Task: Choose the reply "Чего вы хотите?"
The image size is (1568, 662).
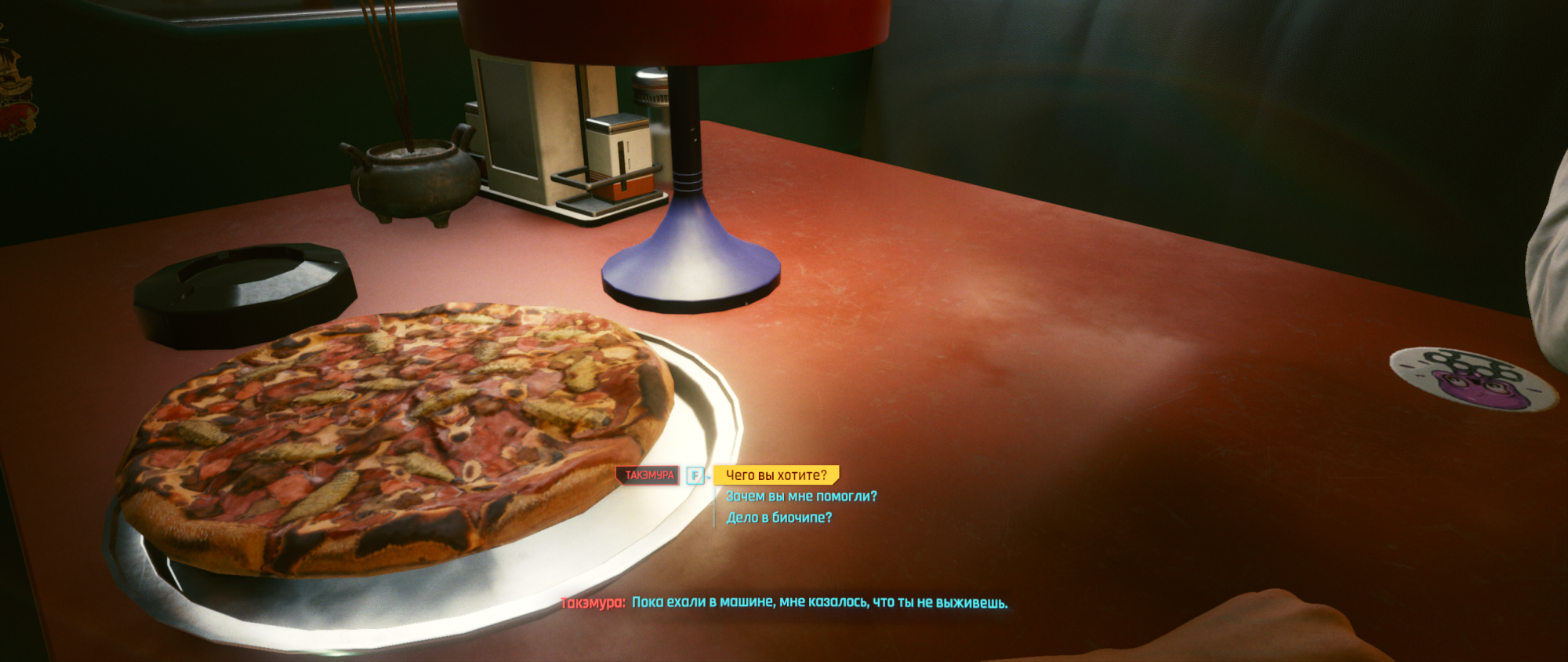Action: pos(775,475)
